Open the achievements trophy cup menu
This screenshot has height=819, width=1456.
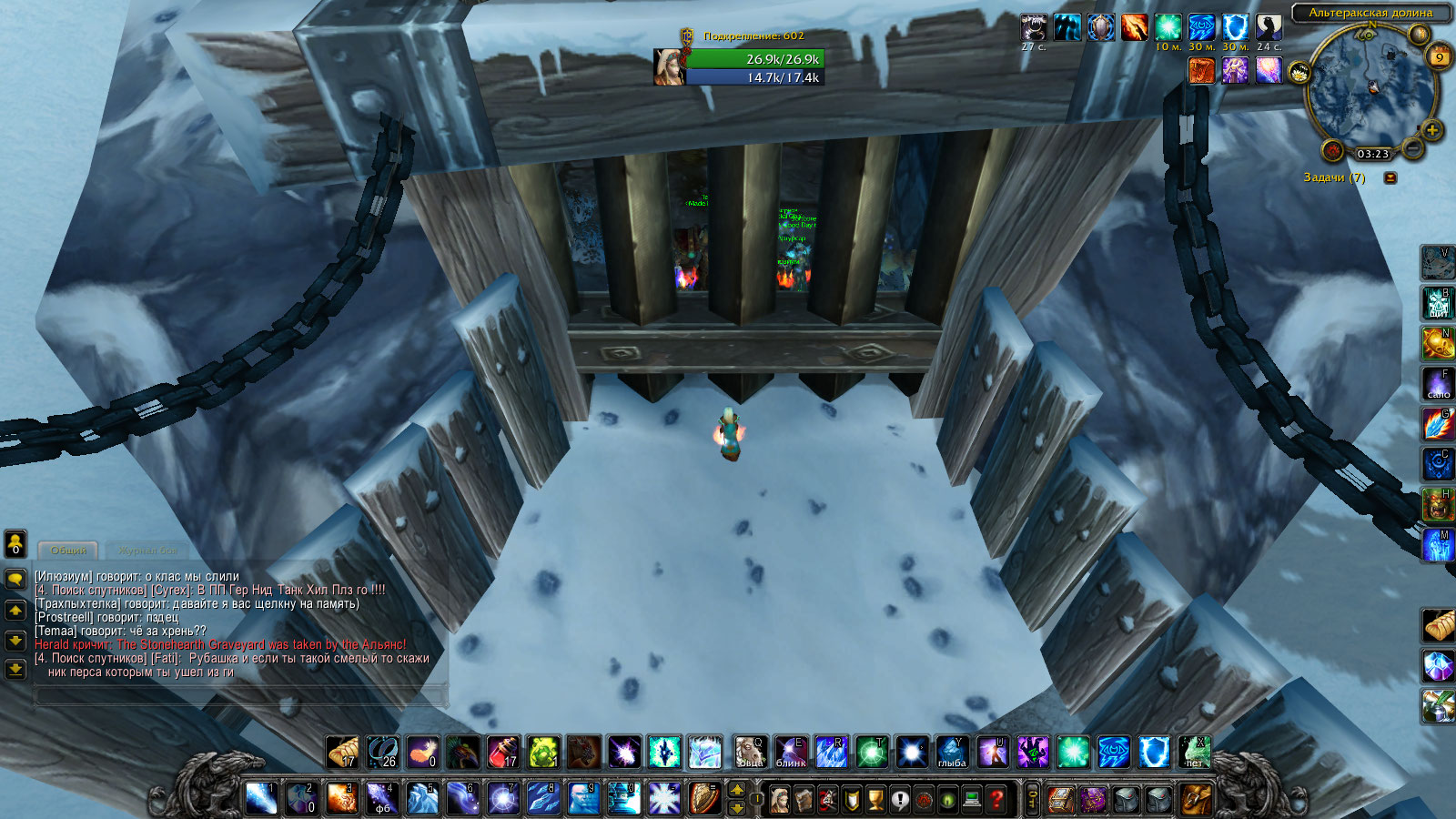pyautogui.click(x=875, y=800)
